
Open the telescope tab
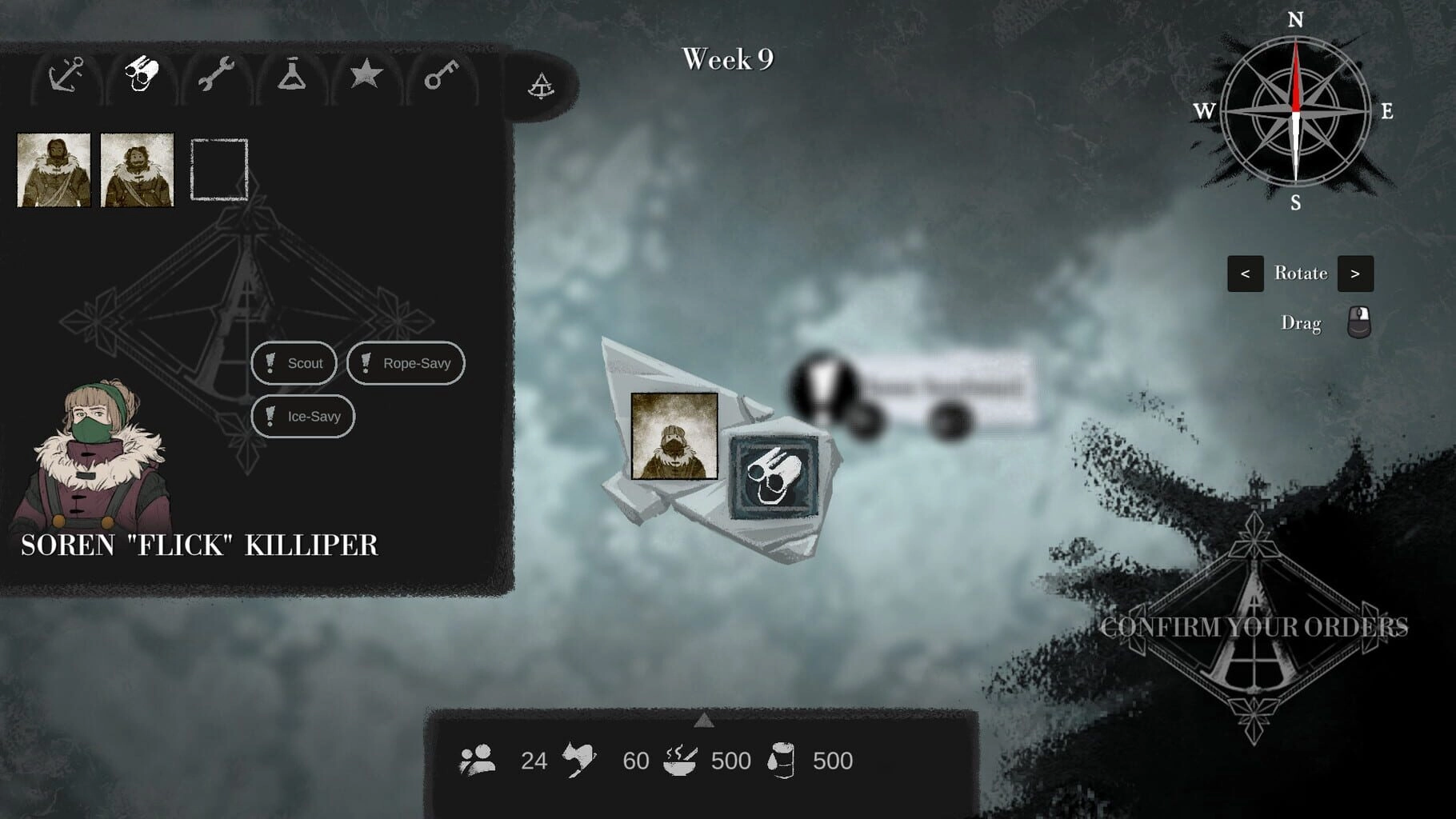tap(141, 75)
